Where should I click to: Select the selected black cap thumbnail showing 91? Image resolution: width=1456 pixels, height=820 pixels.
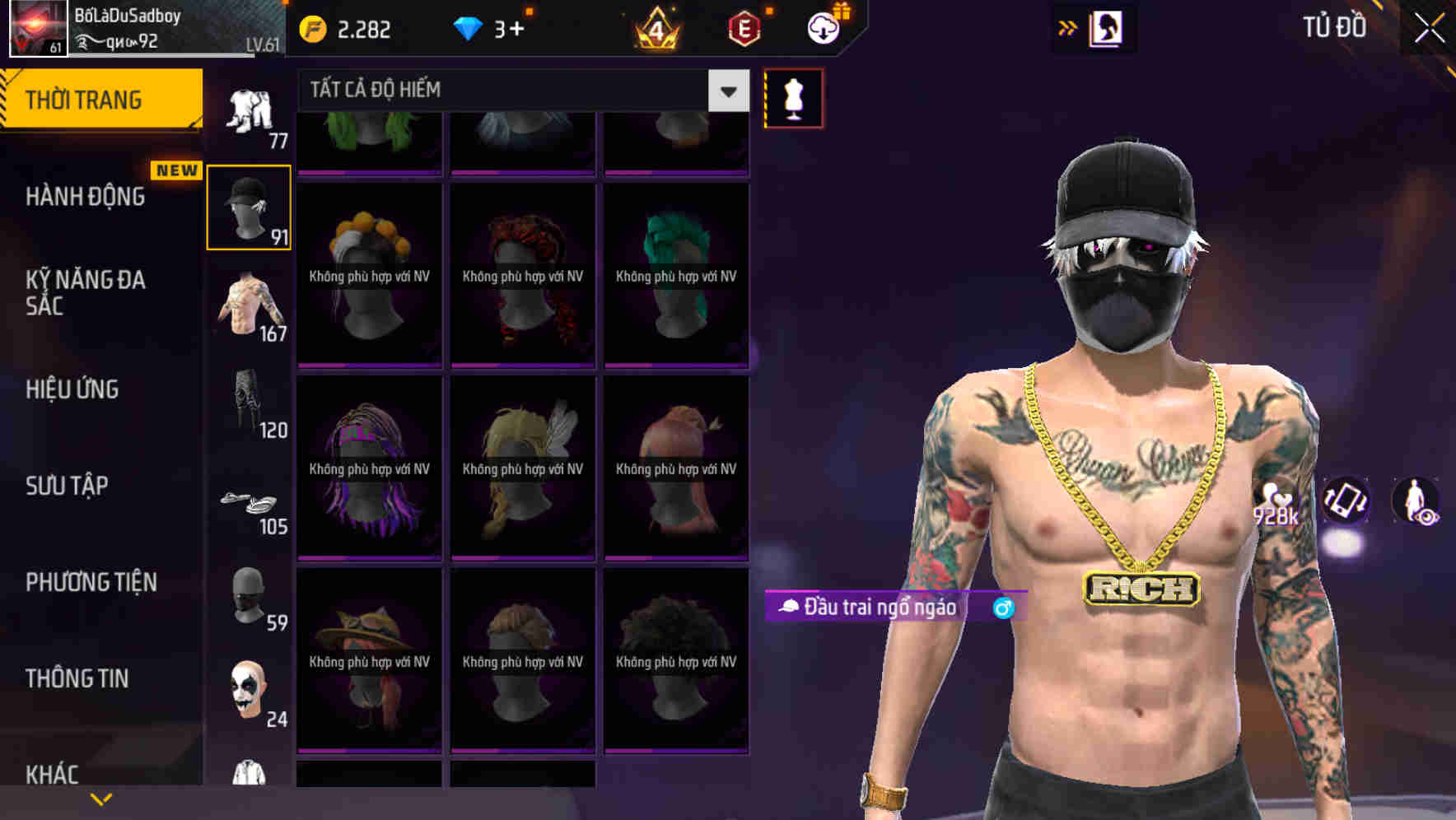point(248,207)
